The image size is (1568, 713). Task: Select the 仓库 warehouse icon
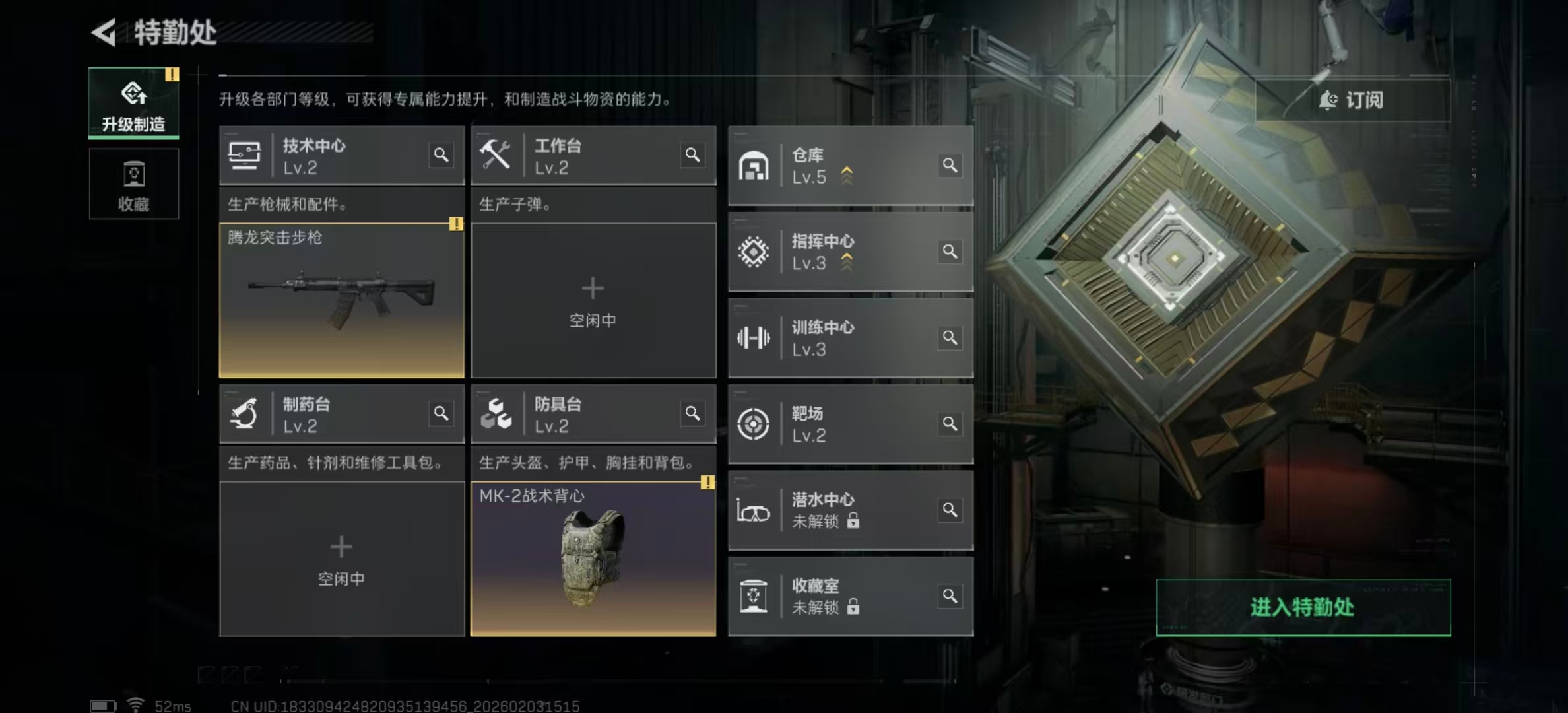pyautogui.click(x=754, y=165)
